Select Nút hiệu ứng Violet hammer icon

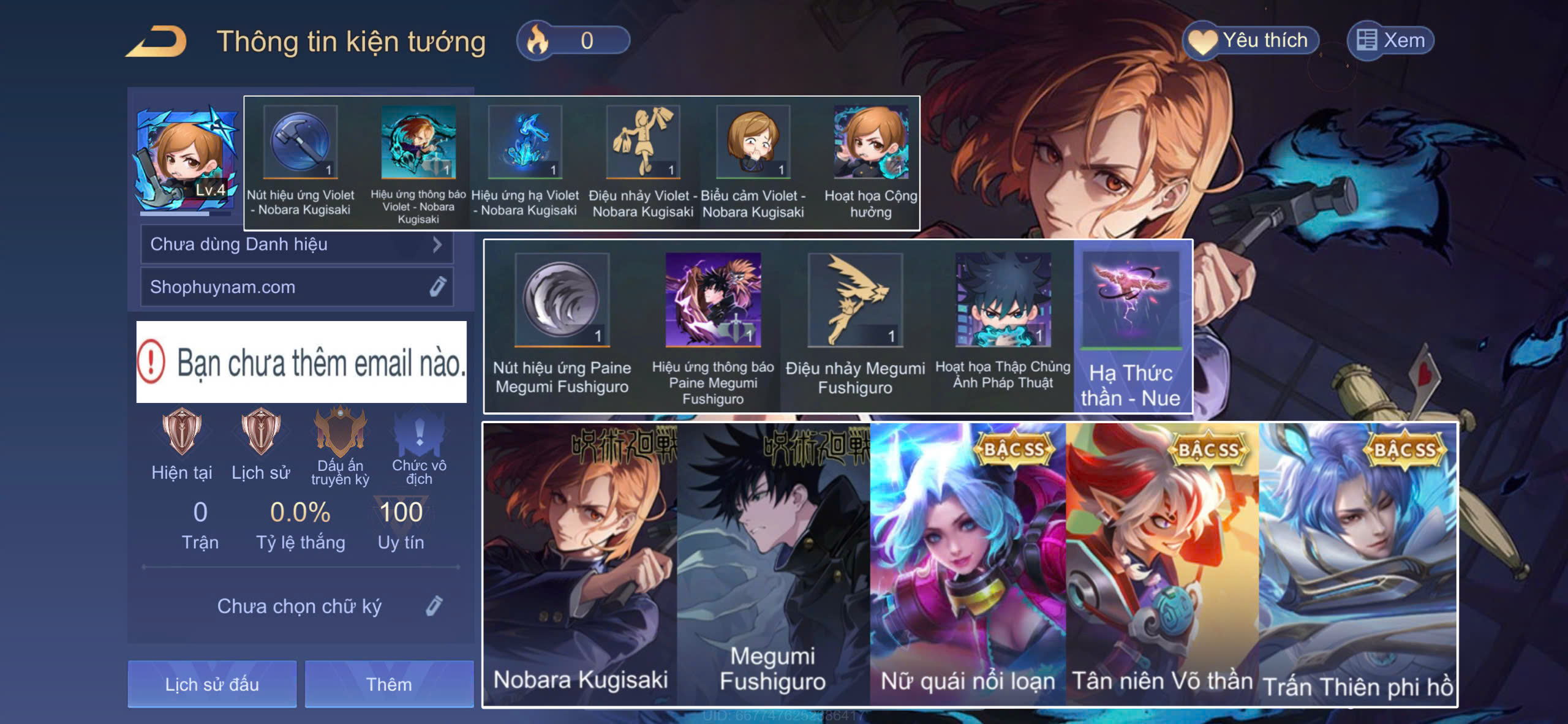[300, 142]
